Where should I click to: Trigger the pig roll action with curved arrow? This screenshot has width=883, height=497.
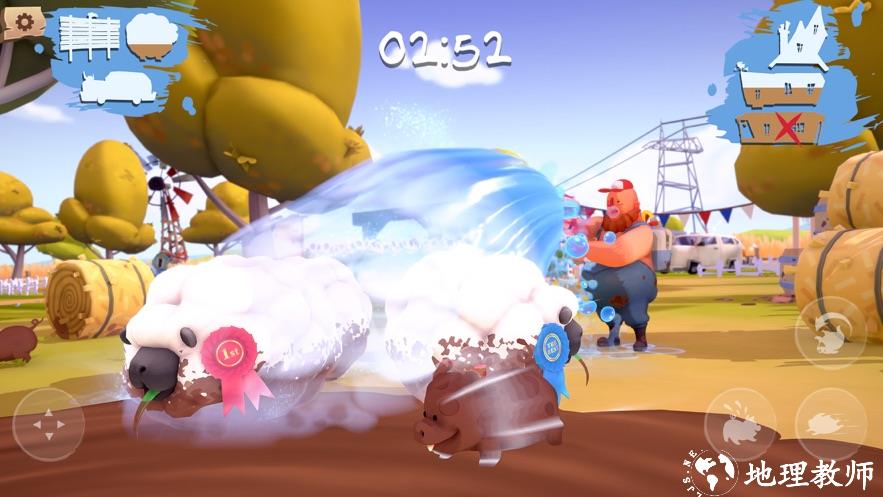pyautogui.click(x=830, y=334)
